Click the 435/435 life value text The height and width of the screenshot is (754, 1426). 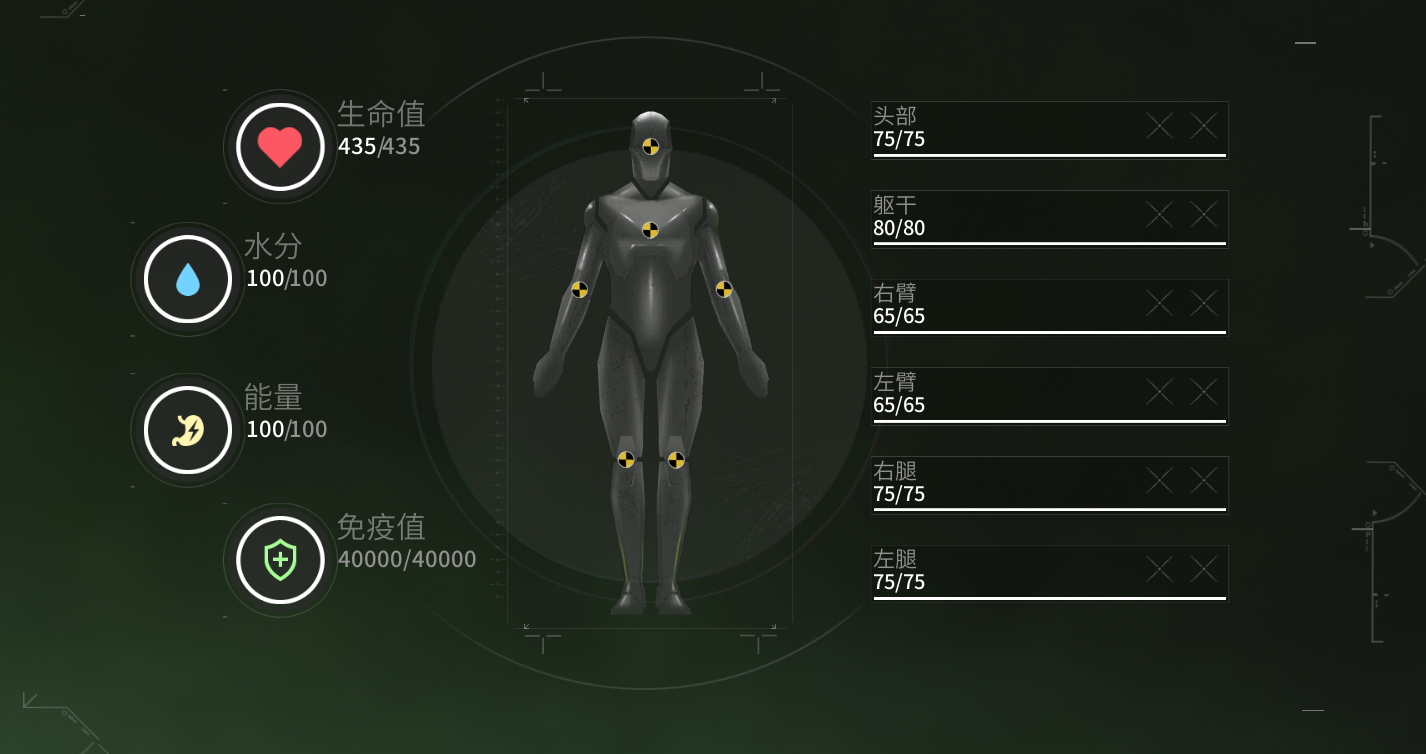[381, 146]
